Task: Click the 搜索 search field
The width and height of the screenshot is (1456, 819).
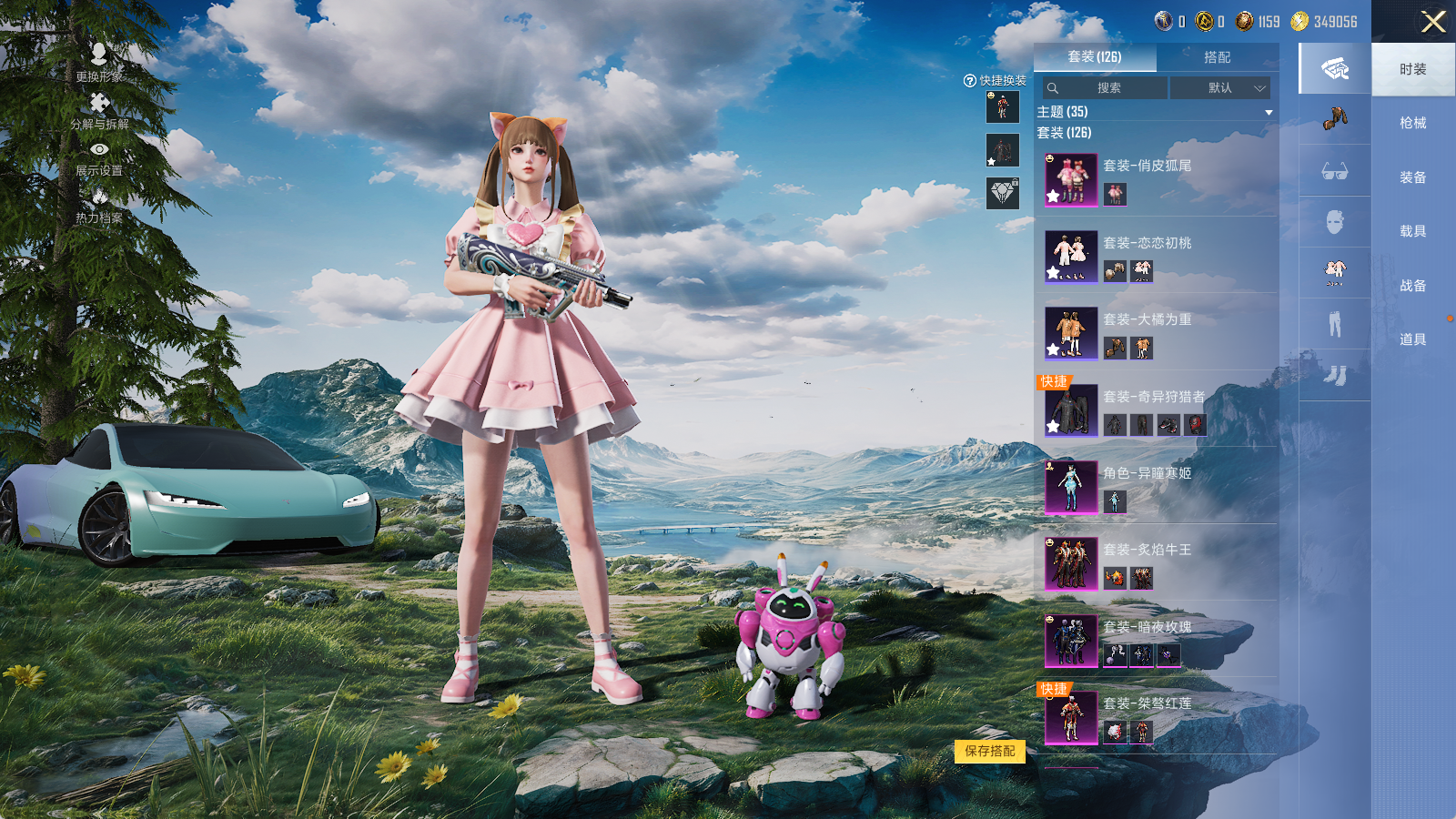Action: click(1106, 88)
